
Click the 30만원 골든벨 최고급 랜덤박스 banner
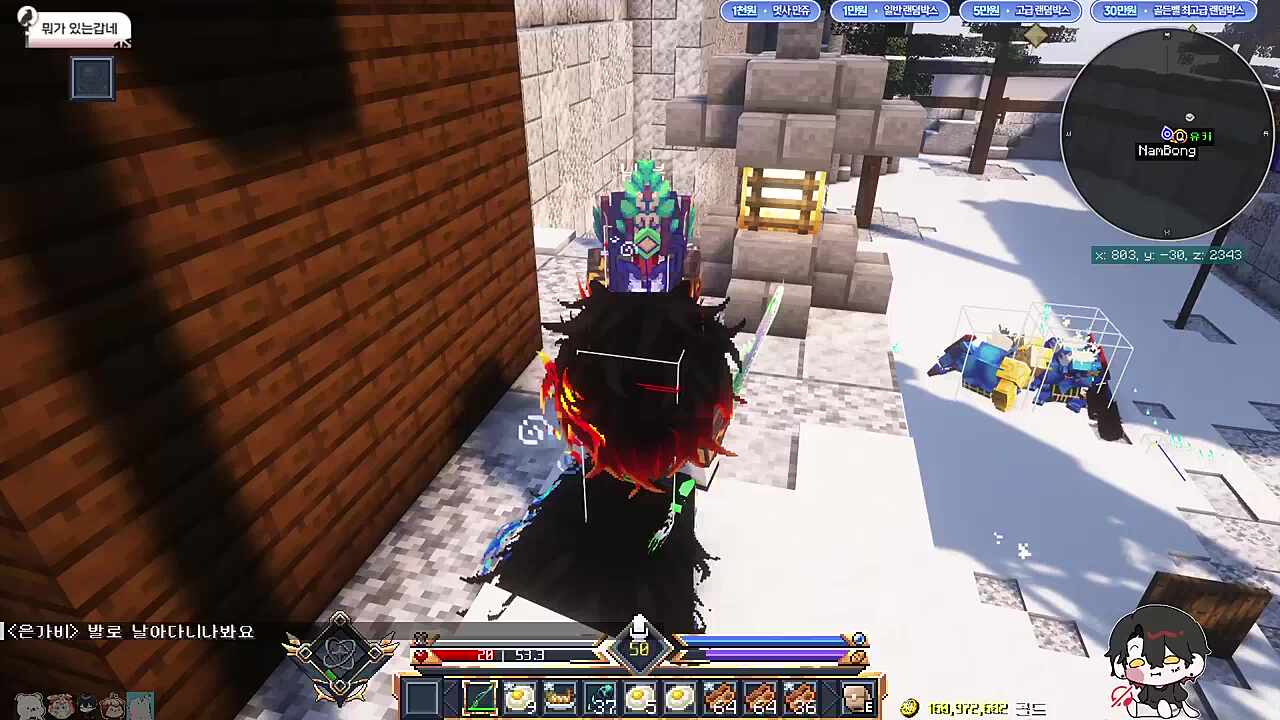point(1173,11)
